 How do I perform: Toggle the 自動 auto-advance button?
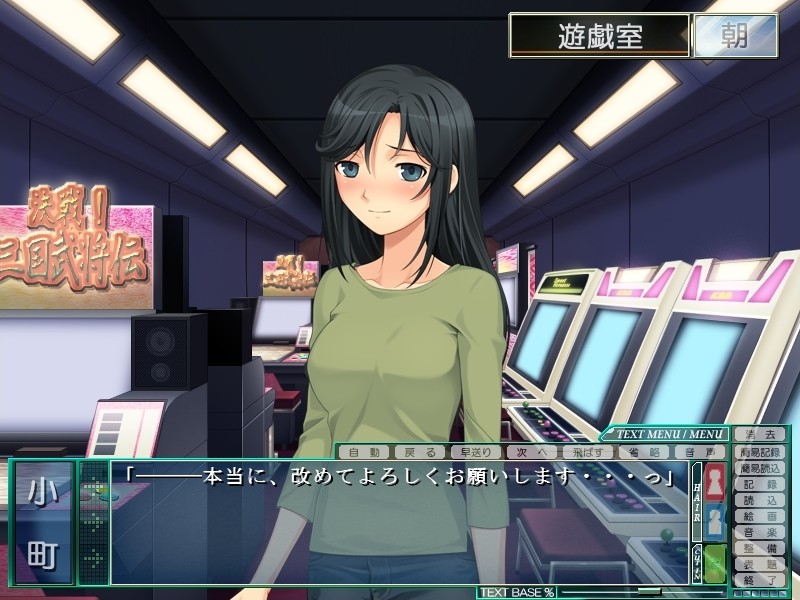[x=363, y=452]
